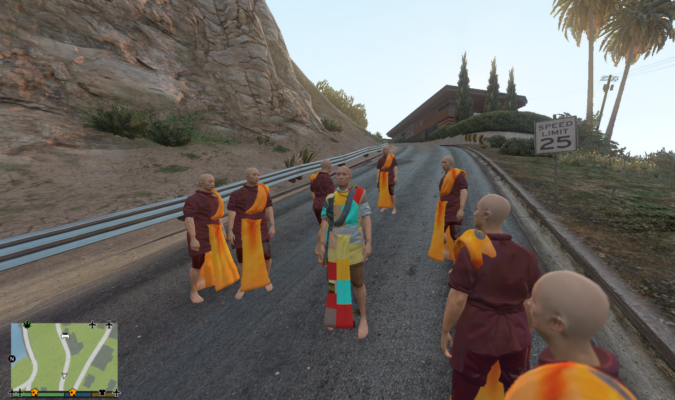Click the green cannabis leaf blip

click(27, 325)
